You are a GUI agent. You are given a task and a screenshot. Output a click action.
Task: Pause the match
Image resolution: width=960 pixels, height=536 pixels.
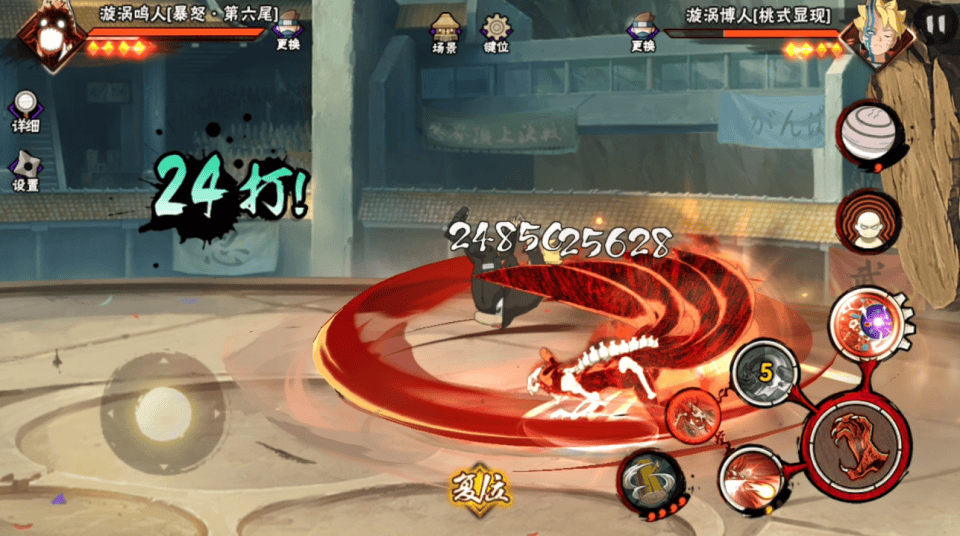[936, 24]
